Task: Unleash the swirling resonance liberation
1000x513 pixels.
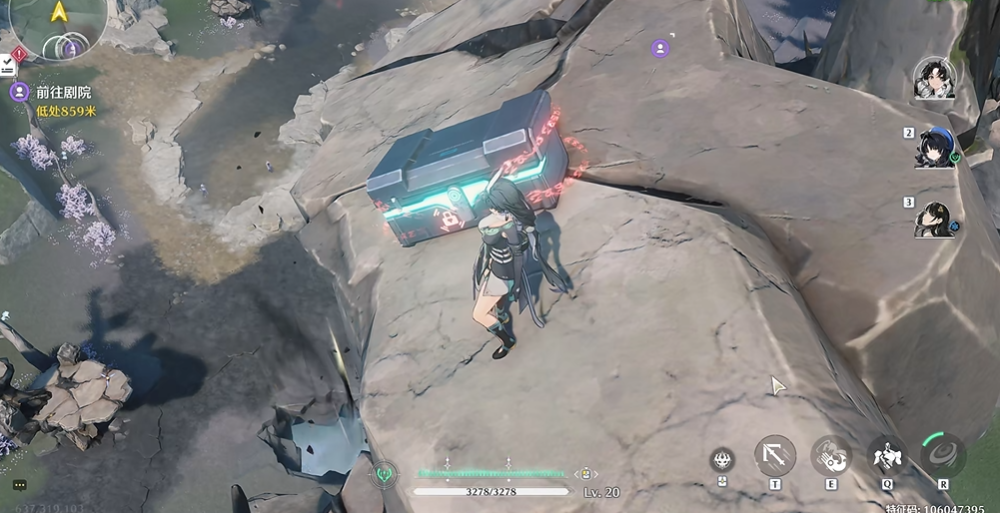Action: point(943,455)
